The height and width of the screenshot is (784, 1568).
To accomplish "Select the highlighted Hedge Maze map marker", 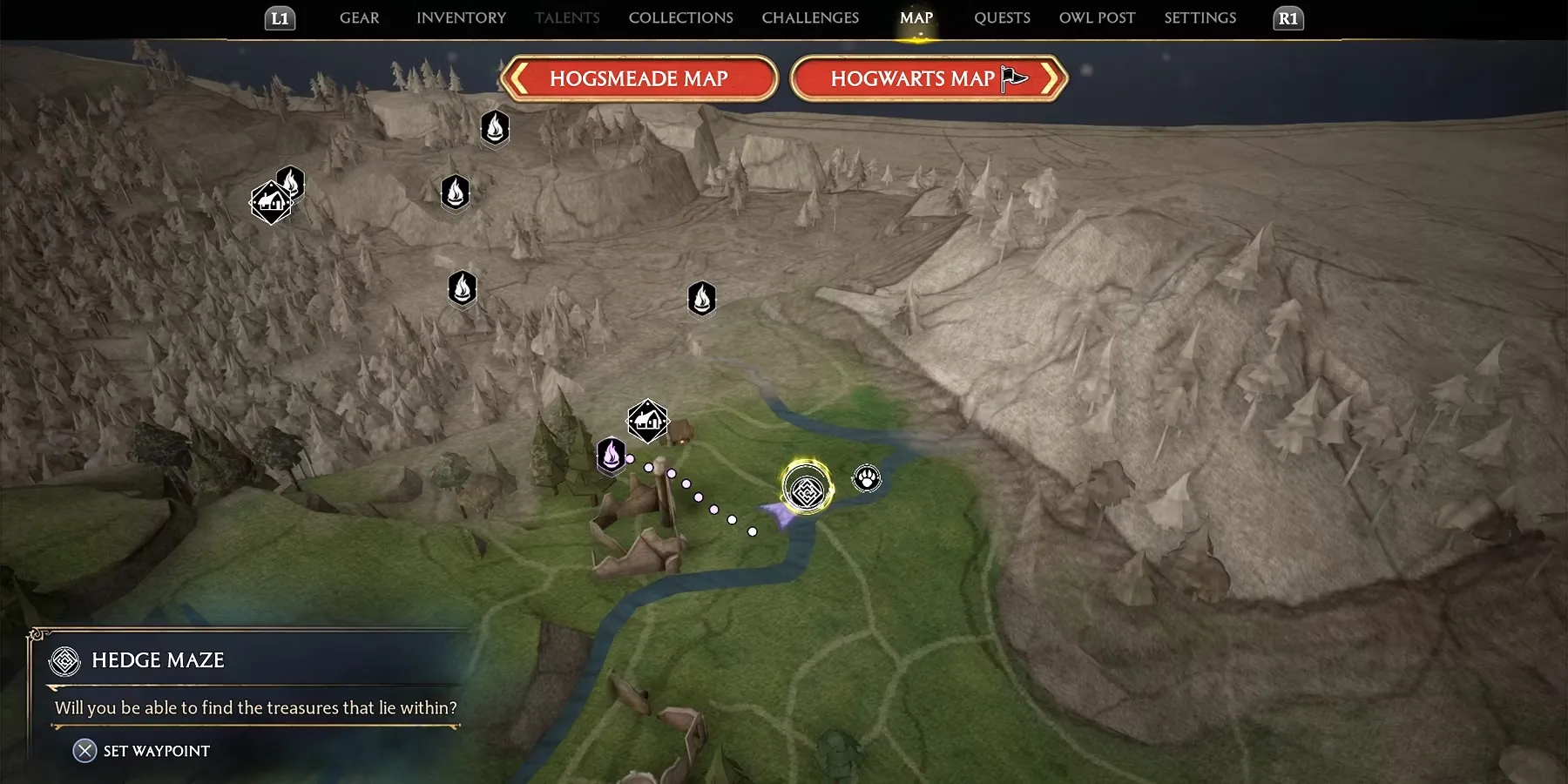I will pyautogui.click(x=807, y=489).
